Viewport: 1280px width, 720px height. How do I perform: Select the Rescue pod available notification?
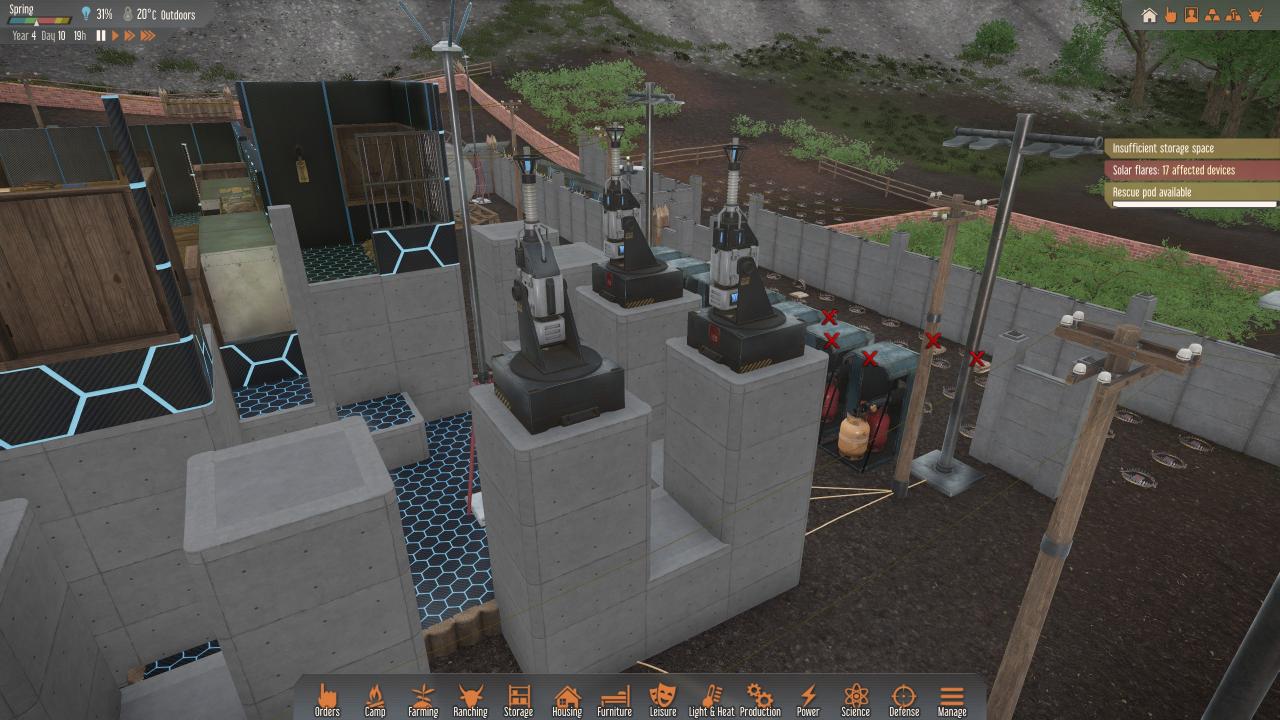point(1192,192)
